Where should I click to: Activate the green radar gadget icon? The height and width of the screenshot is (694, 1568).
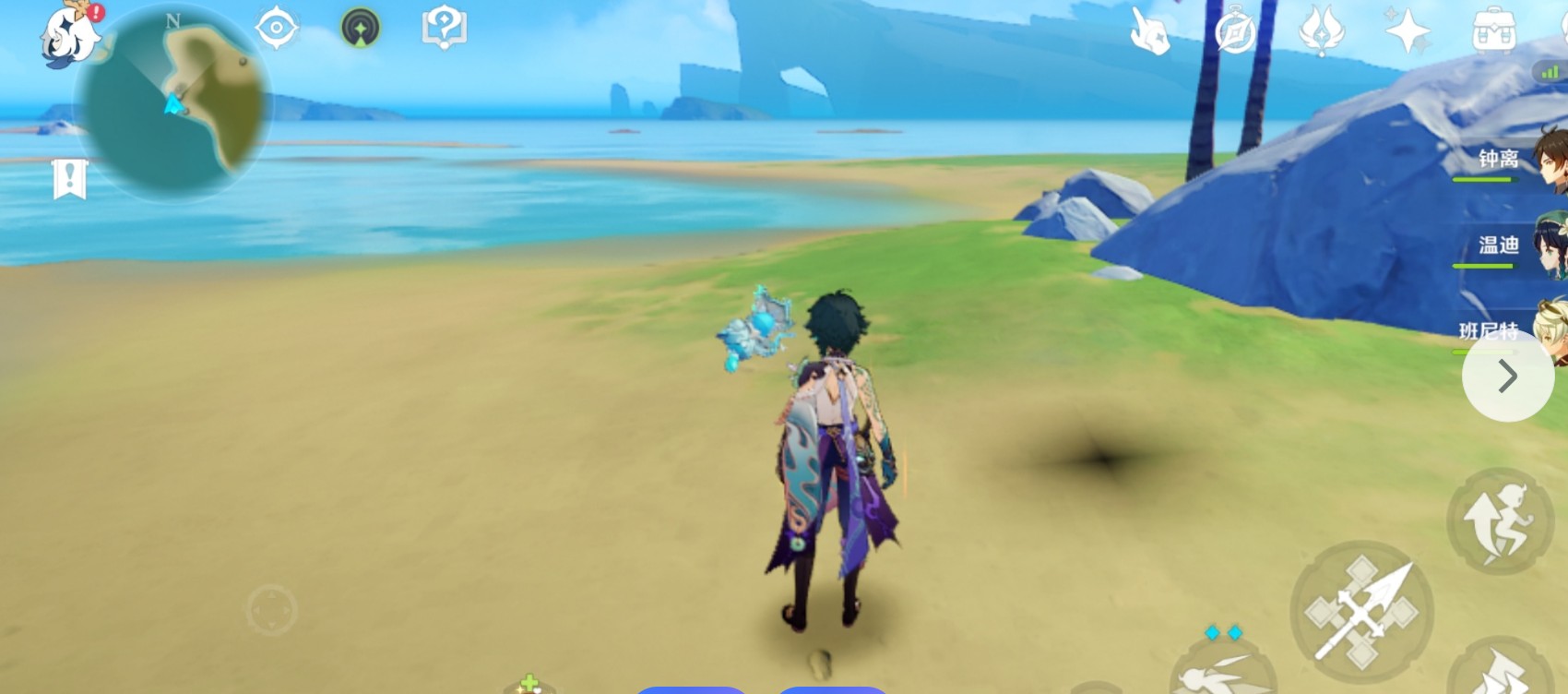point(360,29)
